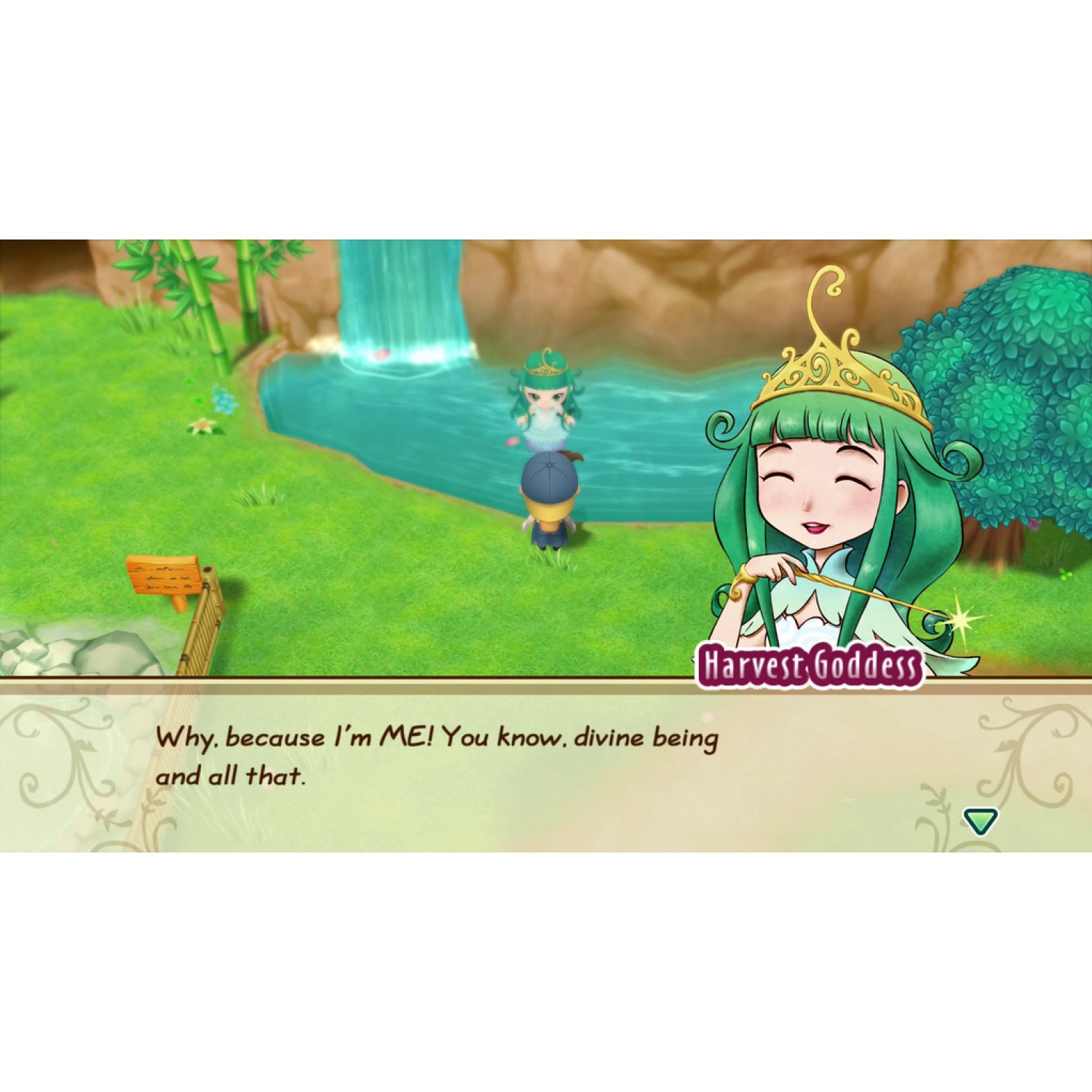Click the word ME in the dialogue

[403, 737]
